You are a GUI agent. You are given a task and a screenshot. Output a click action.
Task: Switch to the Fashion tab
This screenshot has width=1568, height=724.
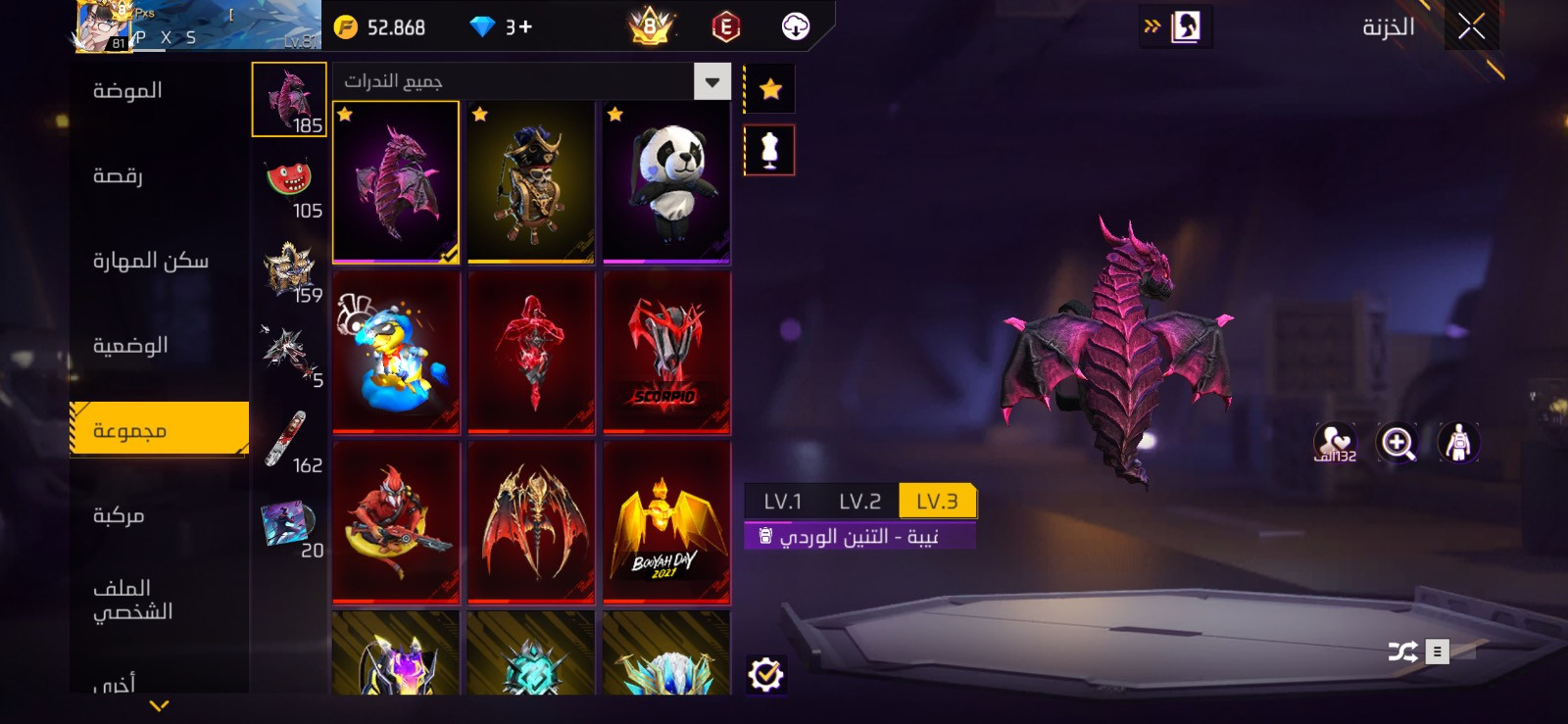pyautogui.click(x=127, y=91)
